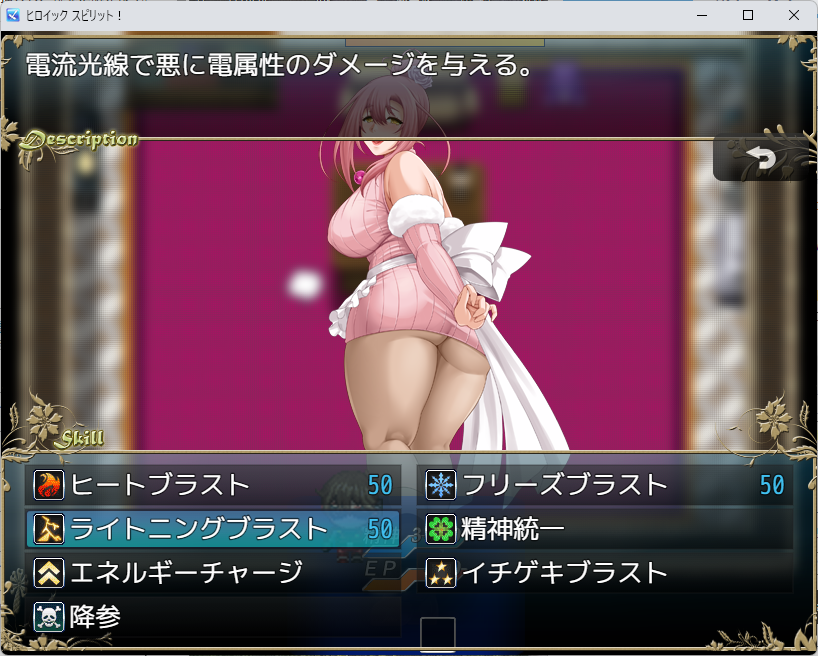
Task: Select 精神統一 from the skill list
Action: pos(605,528)
